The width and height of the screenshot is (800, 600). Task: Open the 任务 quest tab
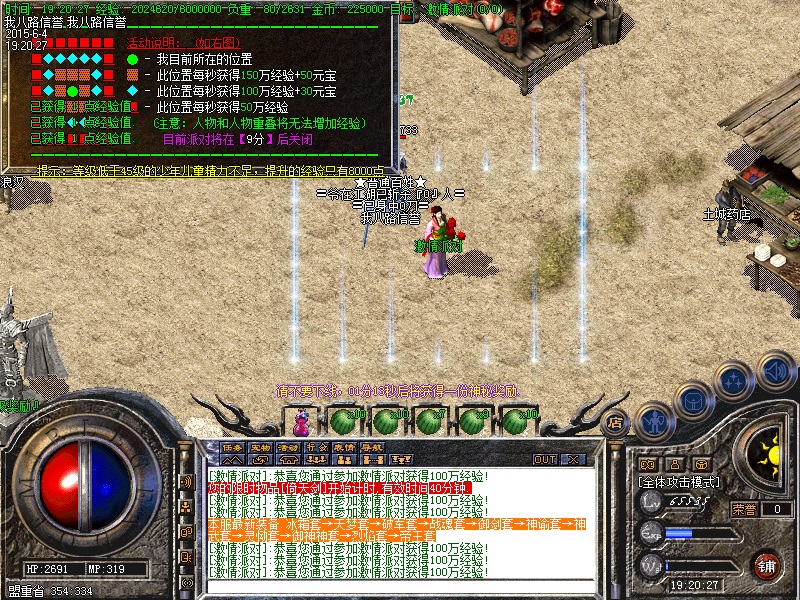tap(233, 447)
